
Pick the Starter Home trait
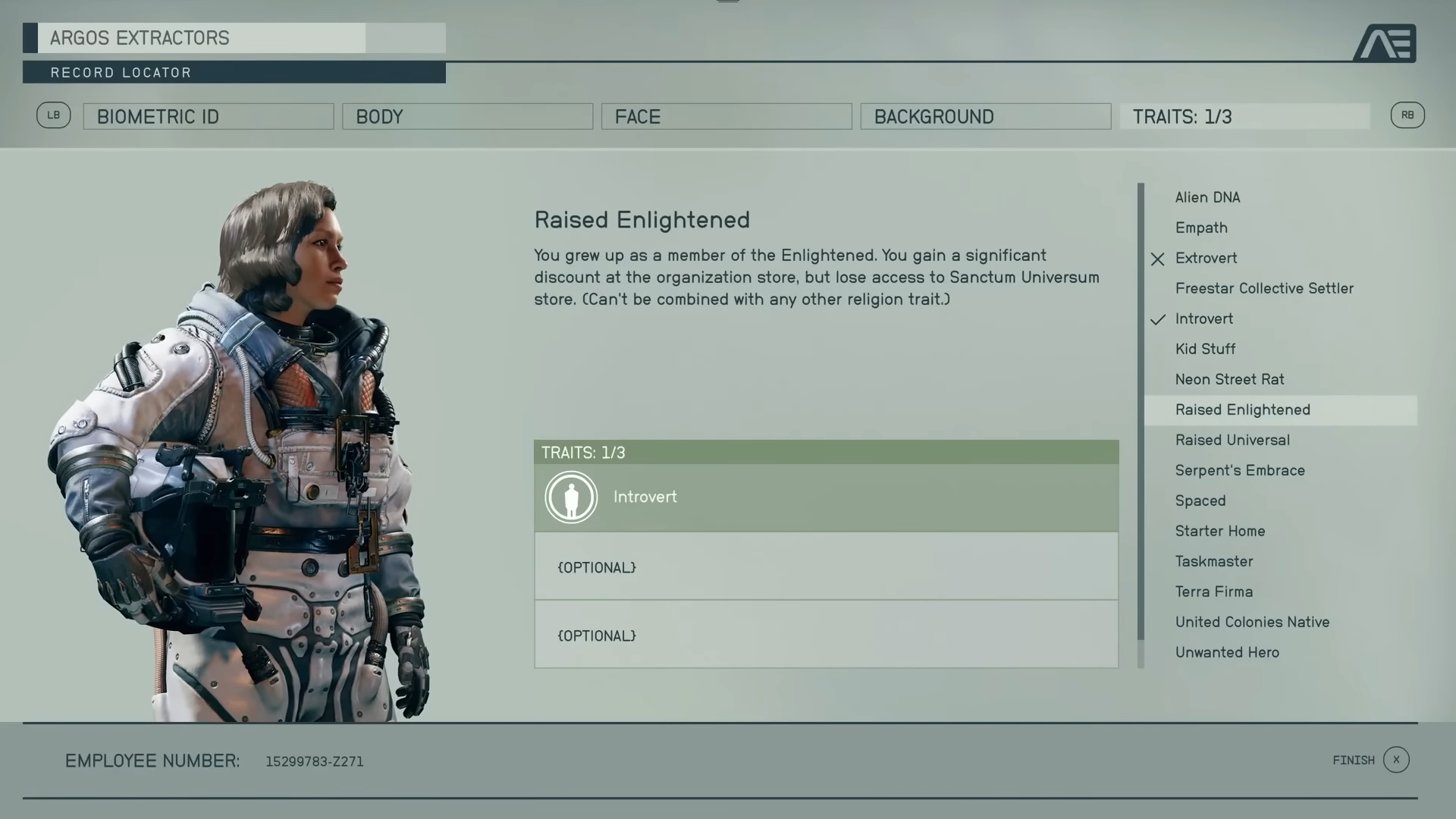coord(1219,531)
